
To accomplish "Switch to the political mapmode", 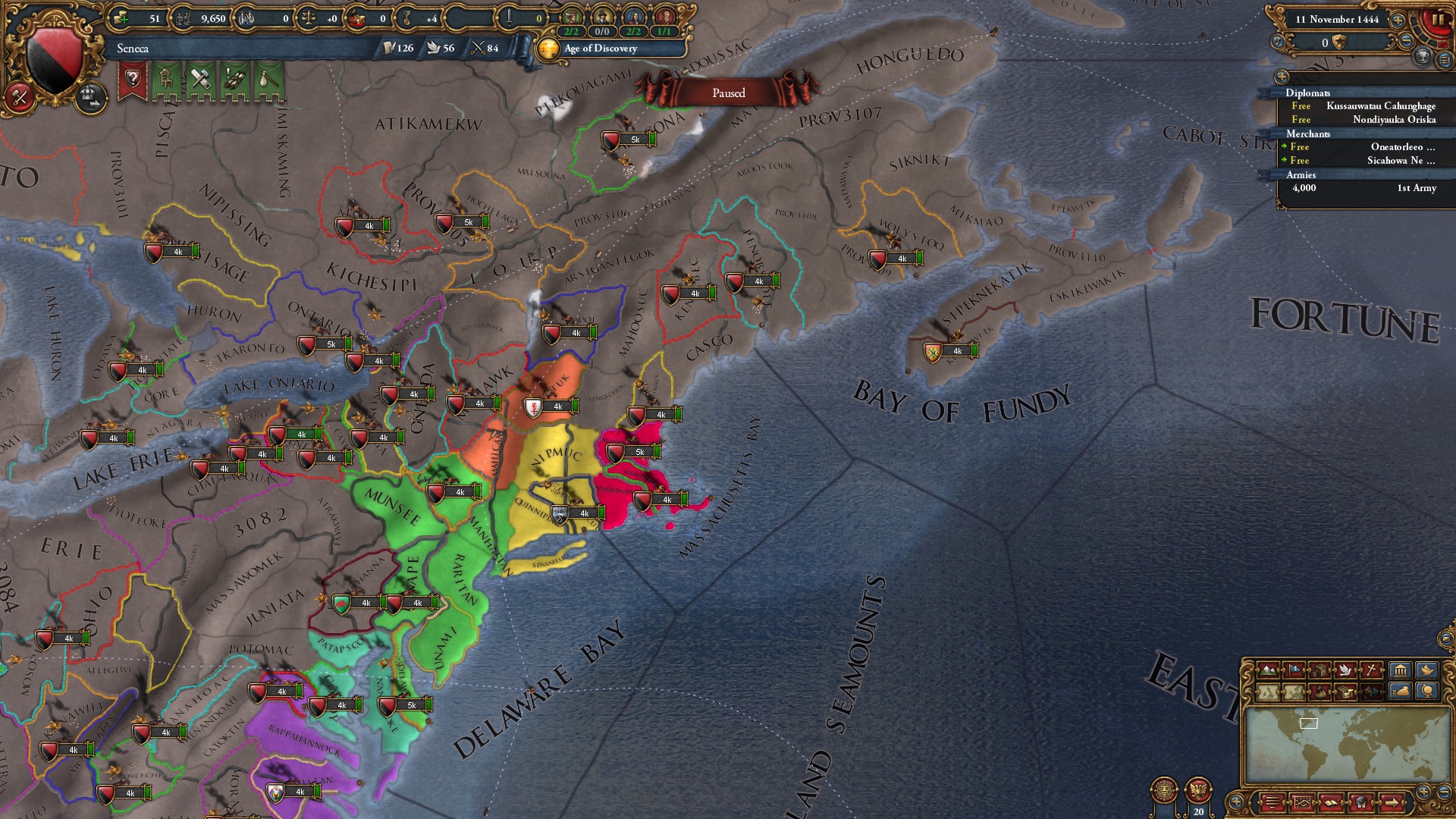I will point(1294,669).
